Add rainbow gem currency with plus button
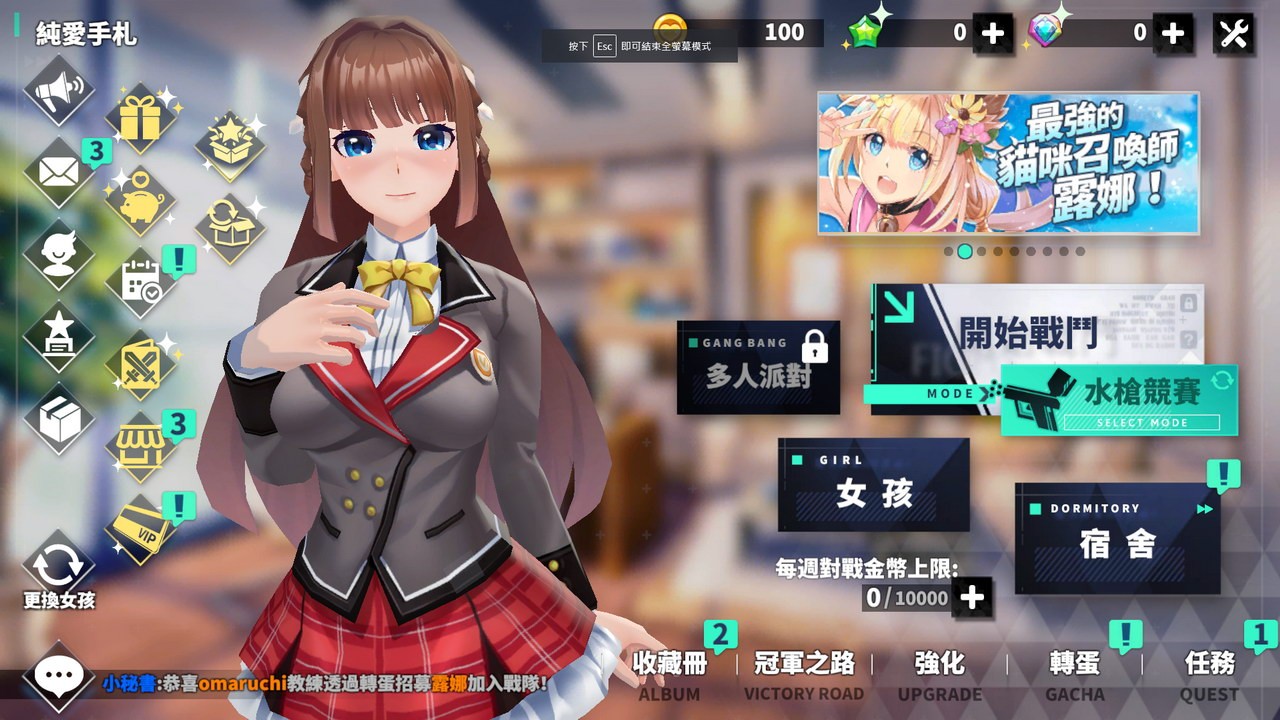 tap(1172, 33)
